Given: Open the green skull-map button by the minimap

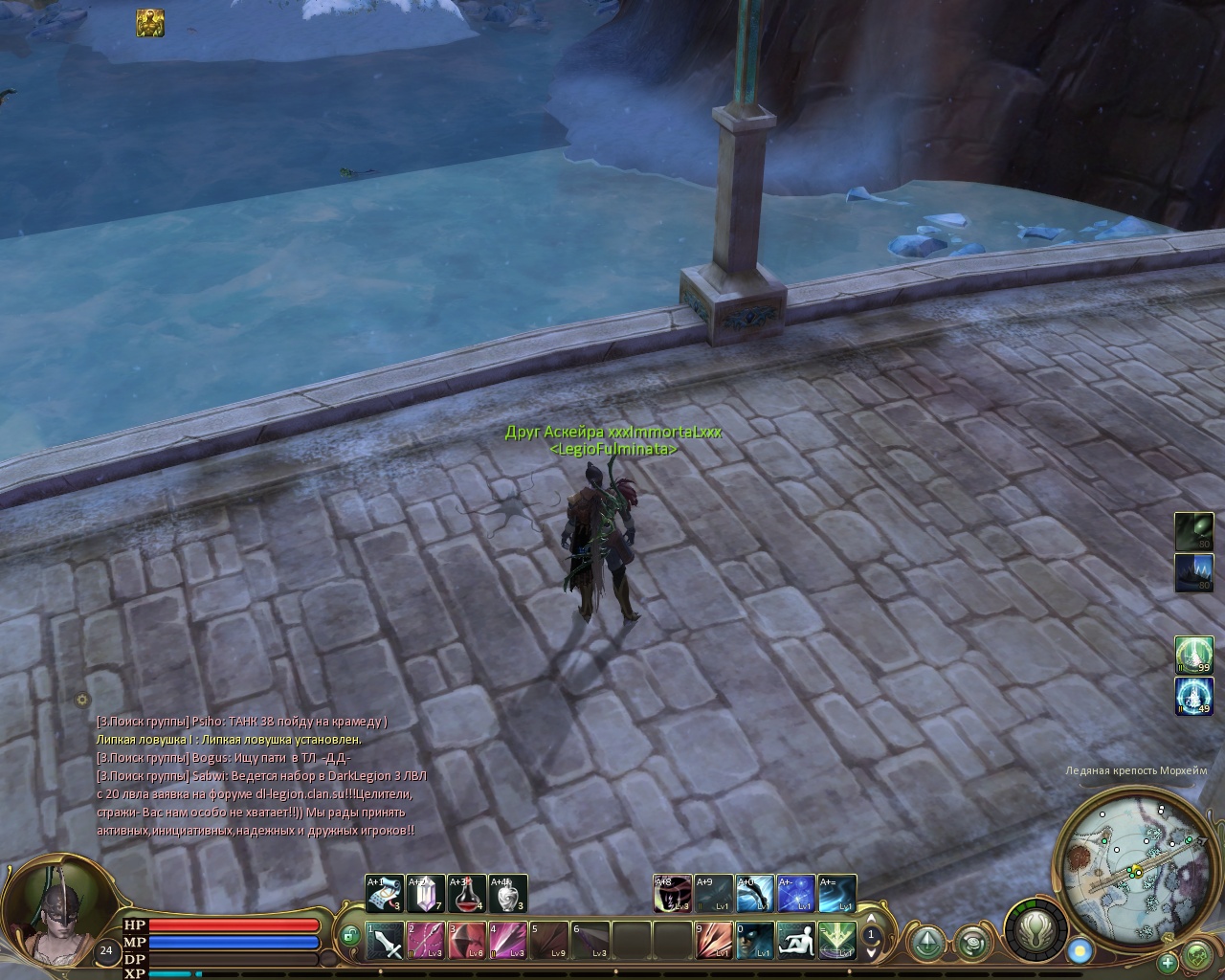Looking at the screenshot, I should coord(1197,955).
